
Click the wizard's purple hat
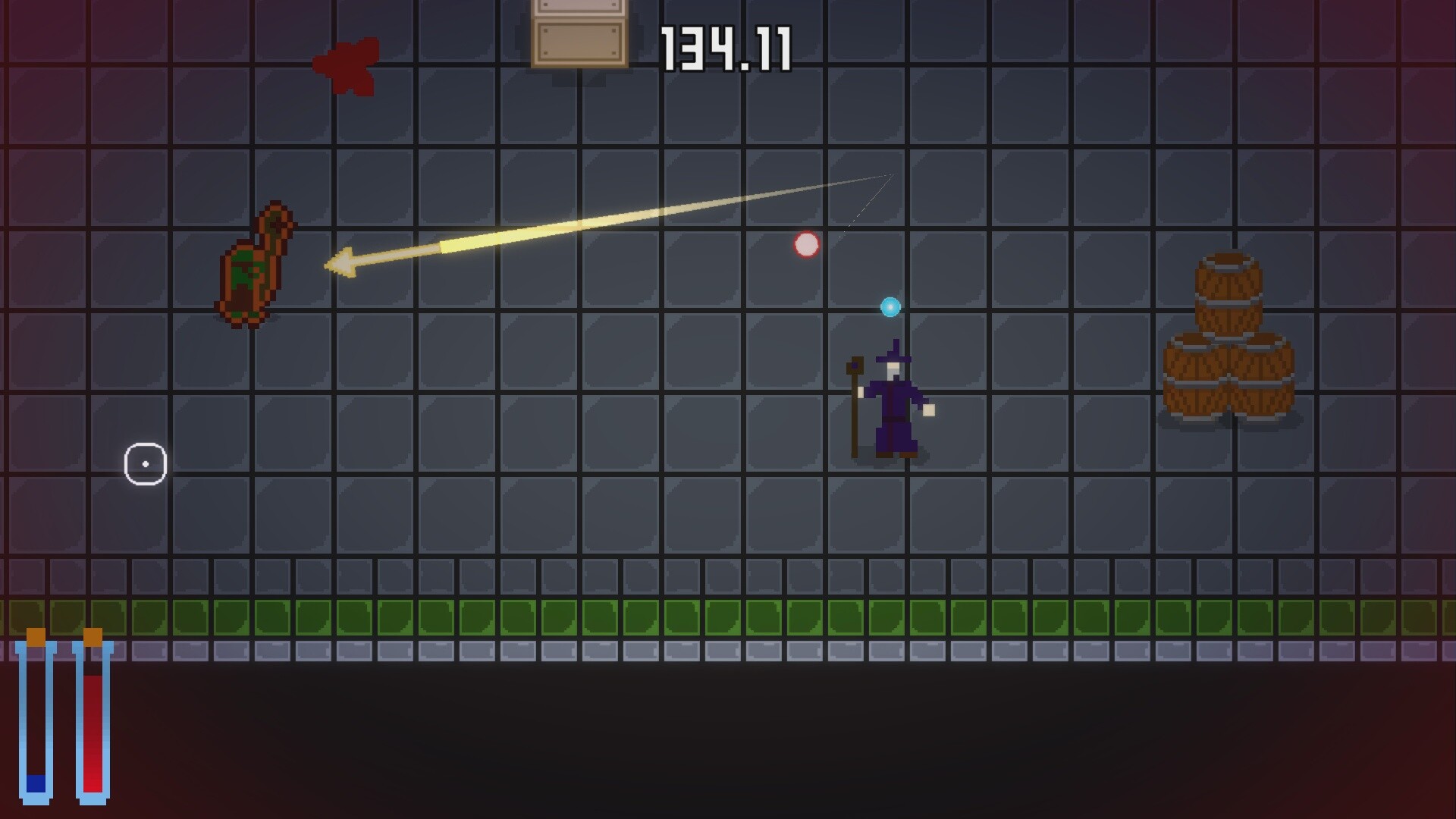point(895,355)
